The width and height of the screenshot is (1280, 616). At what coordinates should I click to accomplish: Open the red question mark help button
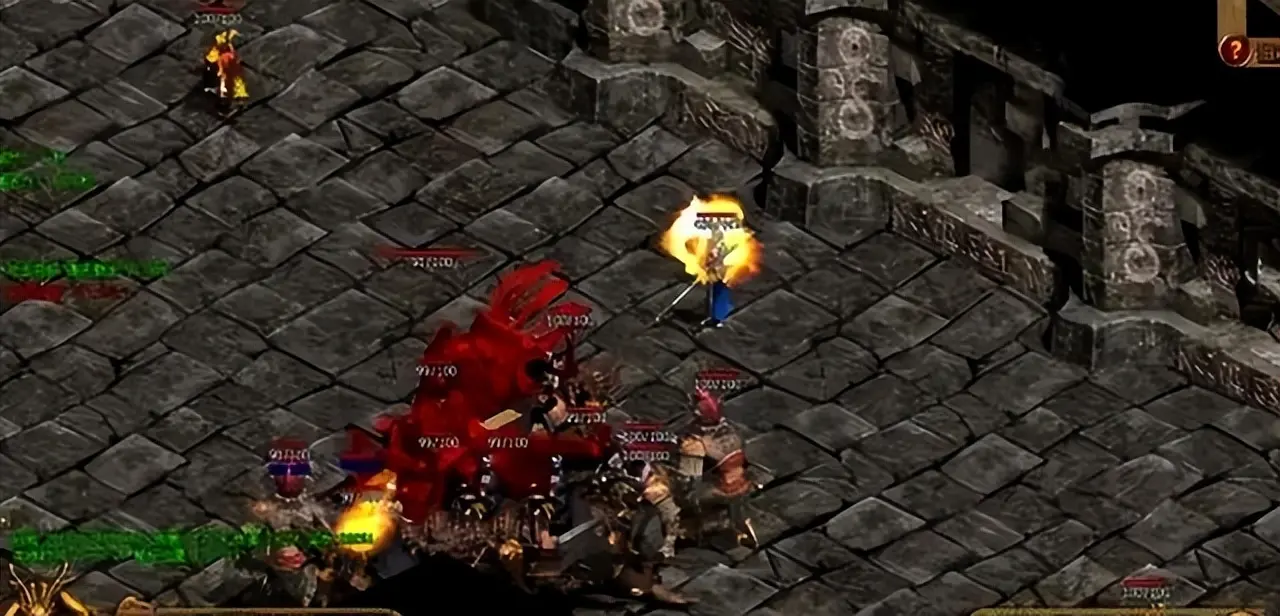tap(1235, 51)
